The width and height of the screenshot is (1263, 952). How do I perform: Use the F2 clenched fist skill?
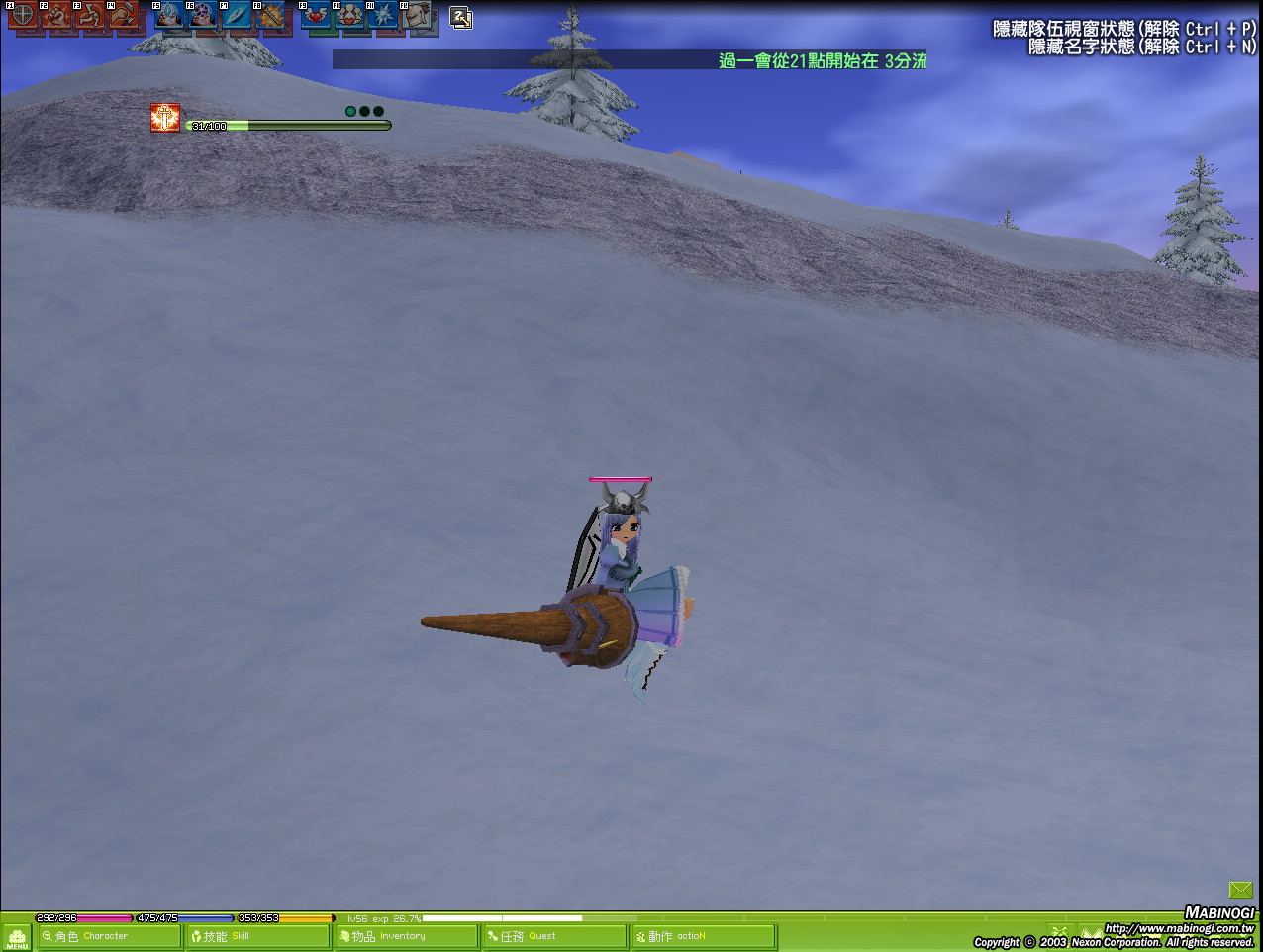pos(56,16)
